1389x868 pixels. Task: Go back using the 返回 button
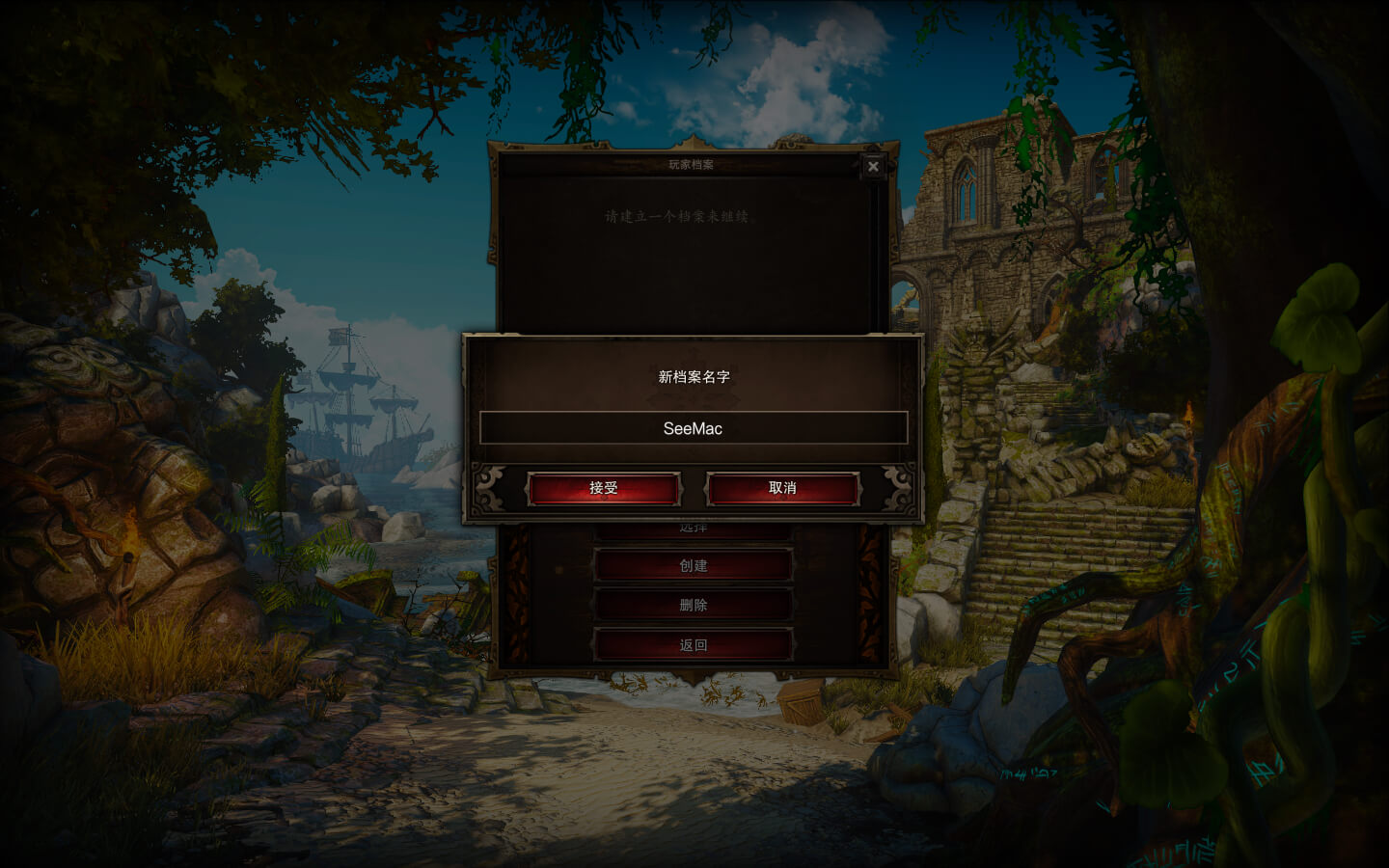click(x=693, y=645)
